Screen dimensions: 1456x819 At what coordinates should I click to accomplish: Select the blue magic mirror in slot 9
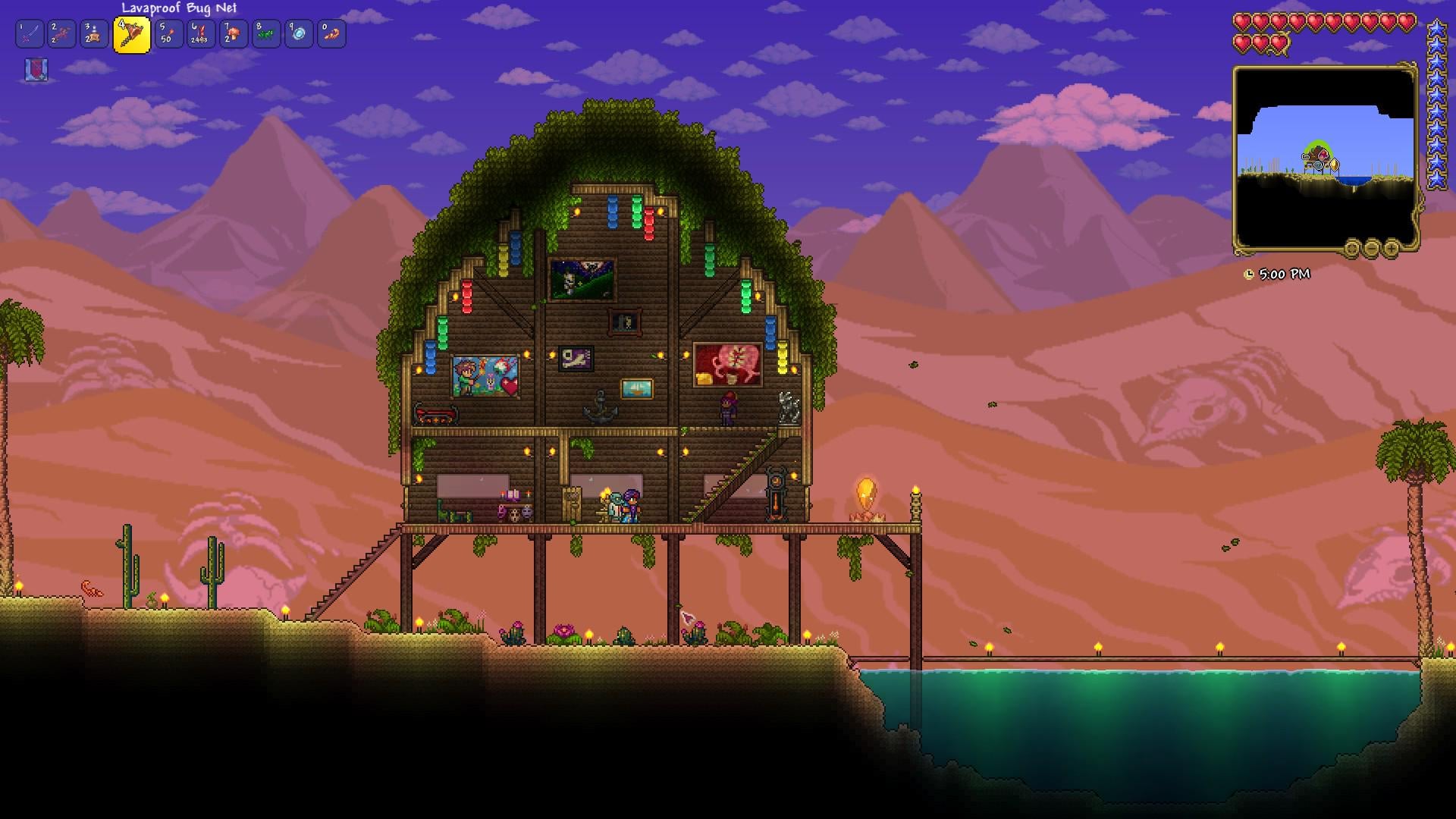click(x=299, y=34)
